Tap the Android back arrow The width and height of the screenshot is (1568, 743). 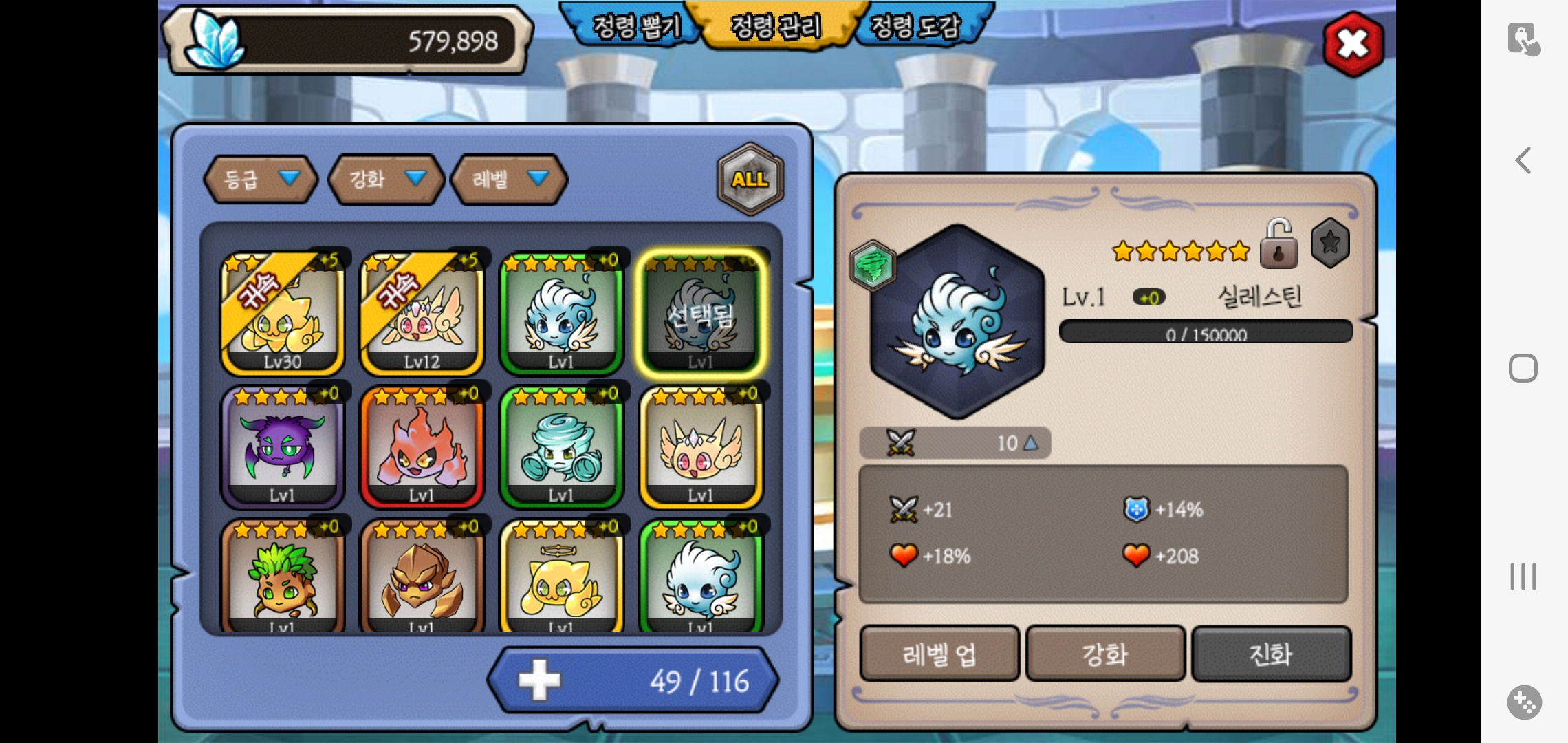coord(1523,160)
